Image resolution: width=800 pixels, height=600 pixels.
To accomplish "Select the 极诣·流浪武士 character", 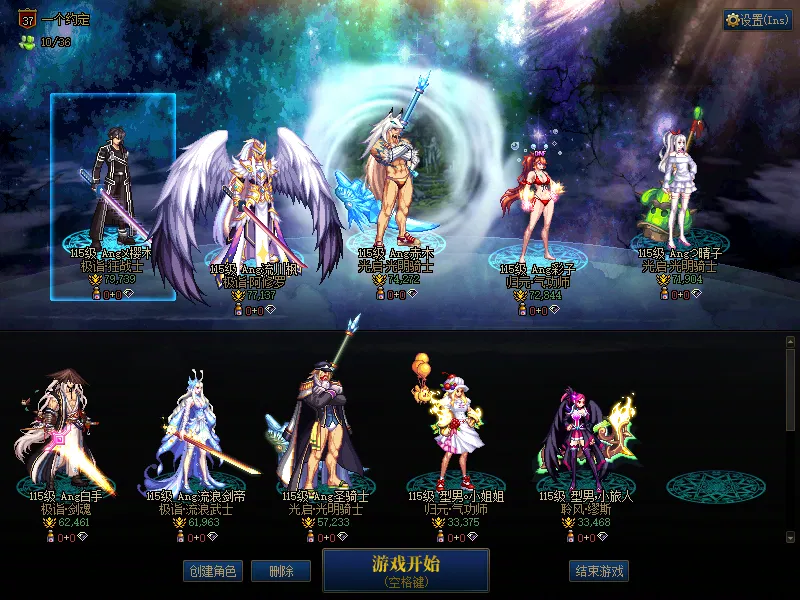I will 197,435.
